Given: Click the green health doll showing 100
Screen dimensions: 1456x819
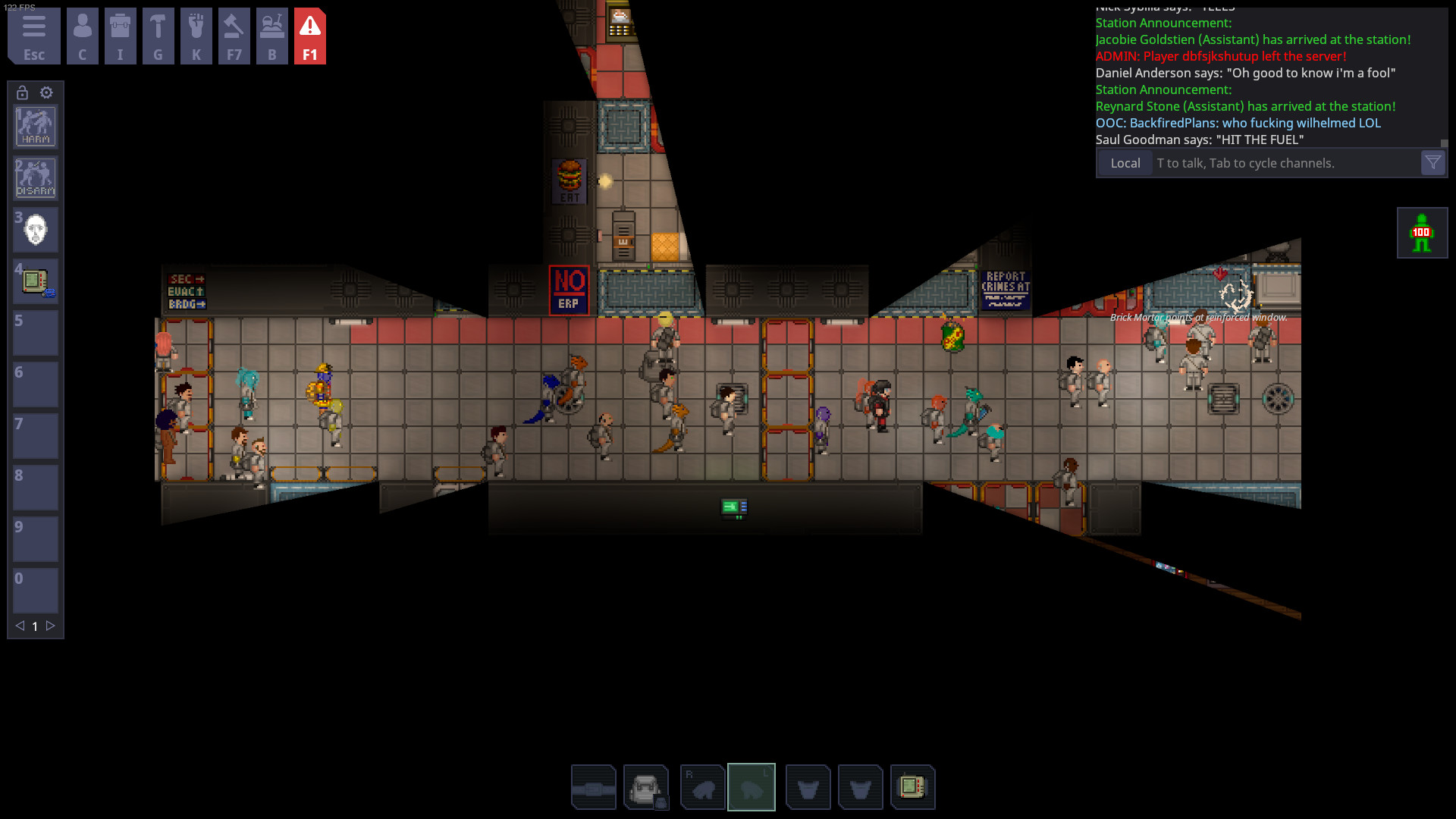Looking at the screenshot, I should click(1422, 232).
